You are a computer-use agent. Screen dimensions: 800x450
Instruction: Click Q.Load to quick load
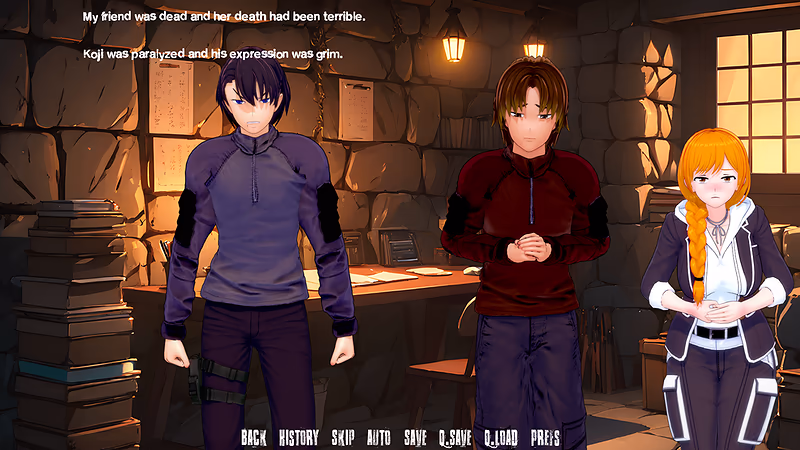(x=500, y=438)
